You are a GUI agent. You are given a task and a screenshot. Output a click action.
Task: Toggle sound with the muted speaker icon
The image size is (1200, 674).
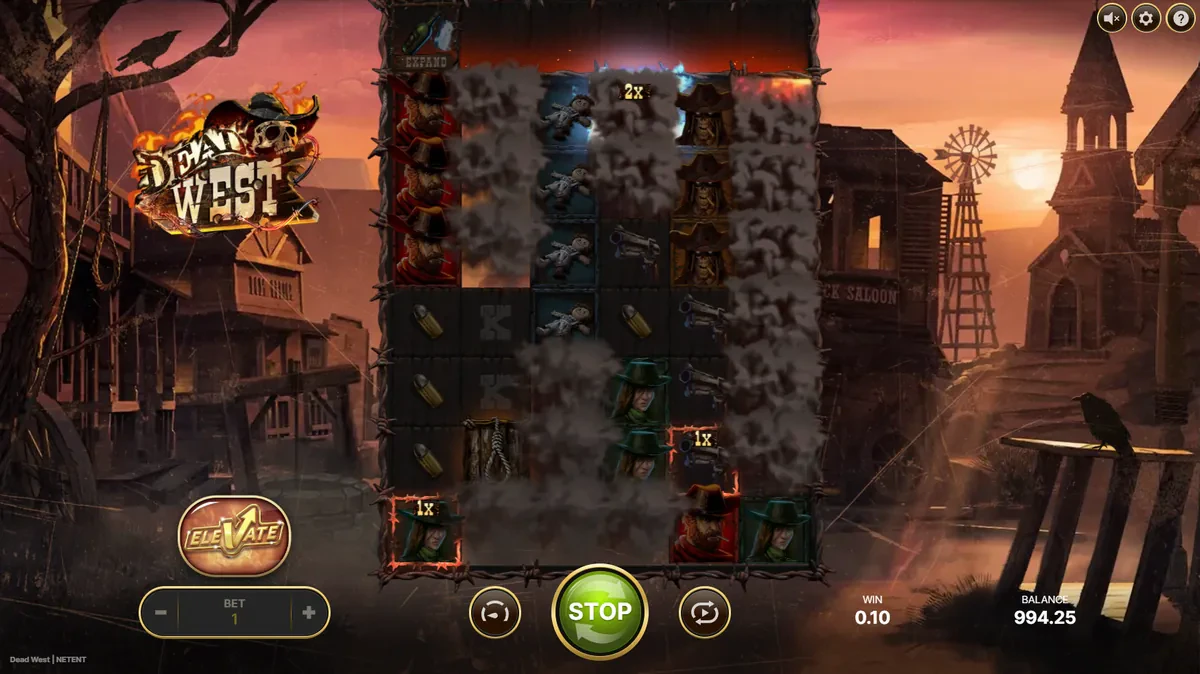pos(1112,18)
